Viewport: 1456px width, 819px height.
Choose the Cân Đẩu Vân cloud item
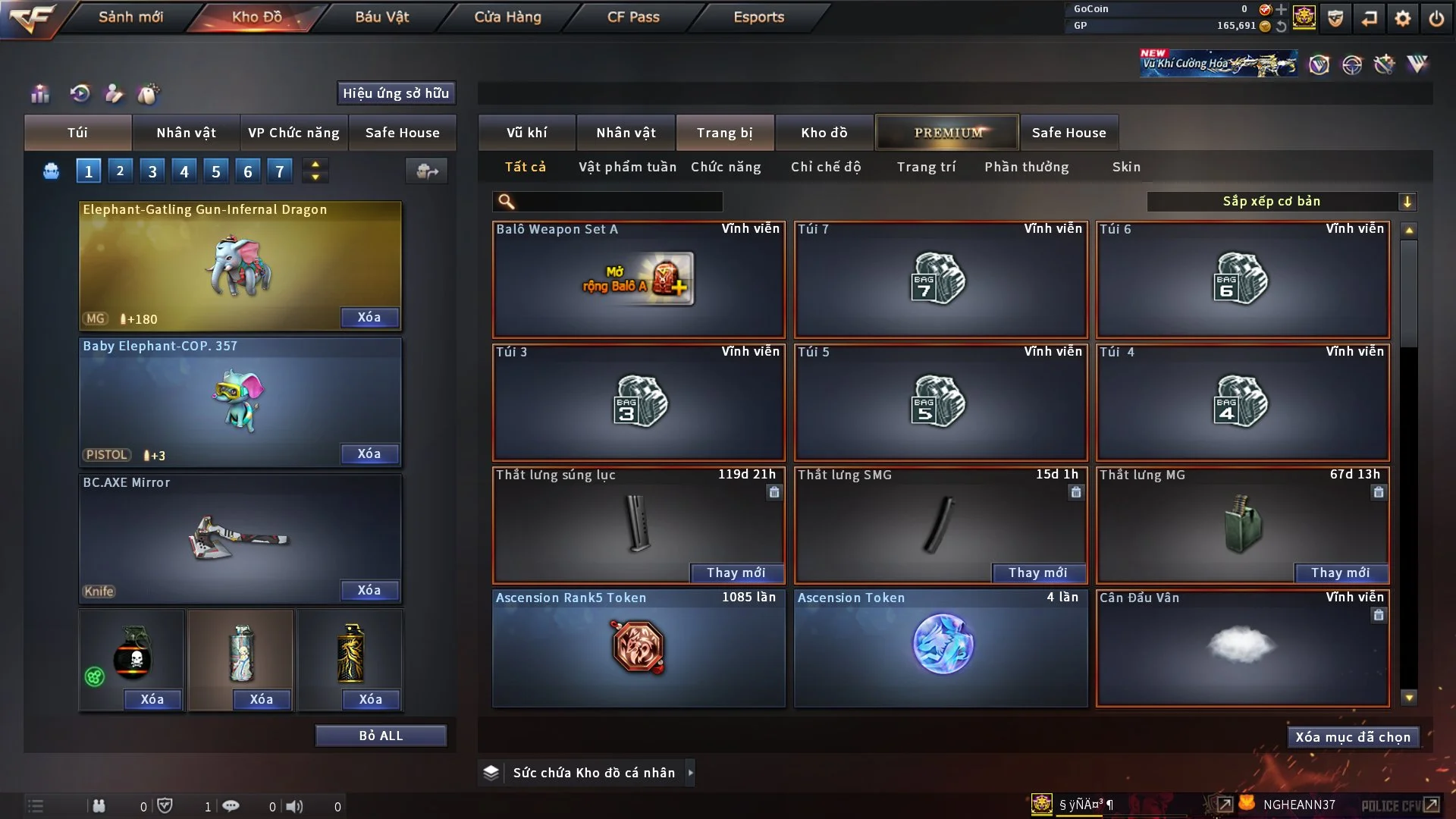(x=1241, y=648)
